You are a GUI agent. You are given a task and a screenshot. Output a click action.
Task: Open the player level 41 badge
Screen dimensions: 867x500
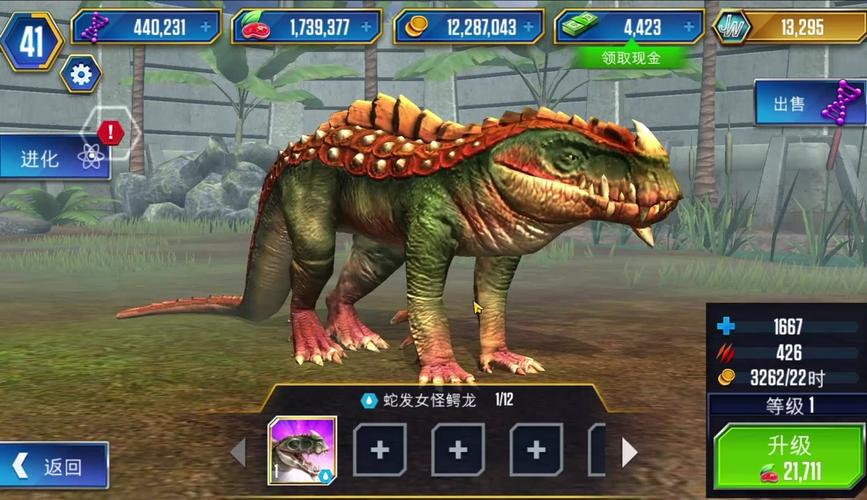30,40
